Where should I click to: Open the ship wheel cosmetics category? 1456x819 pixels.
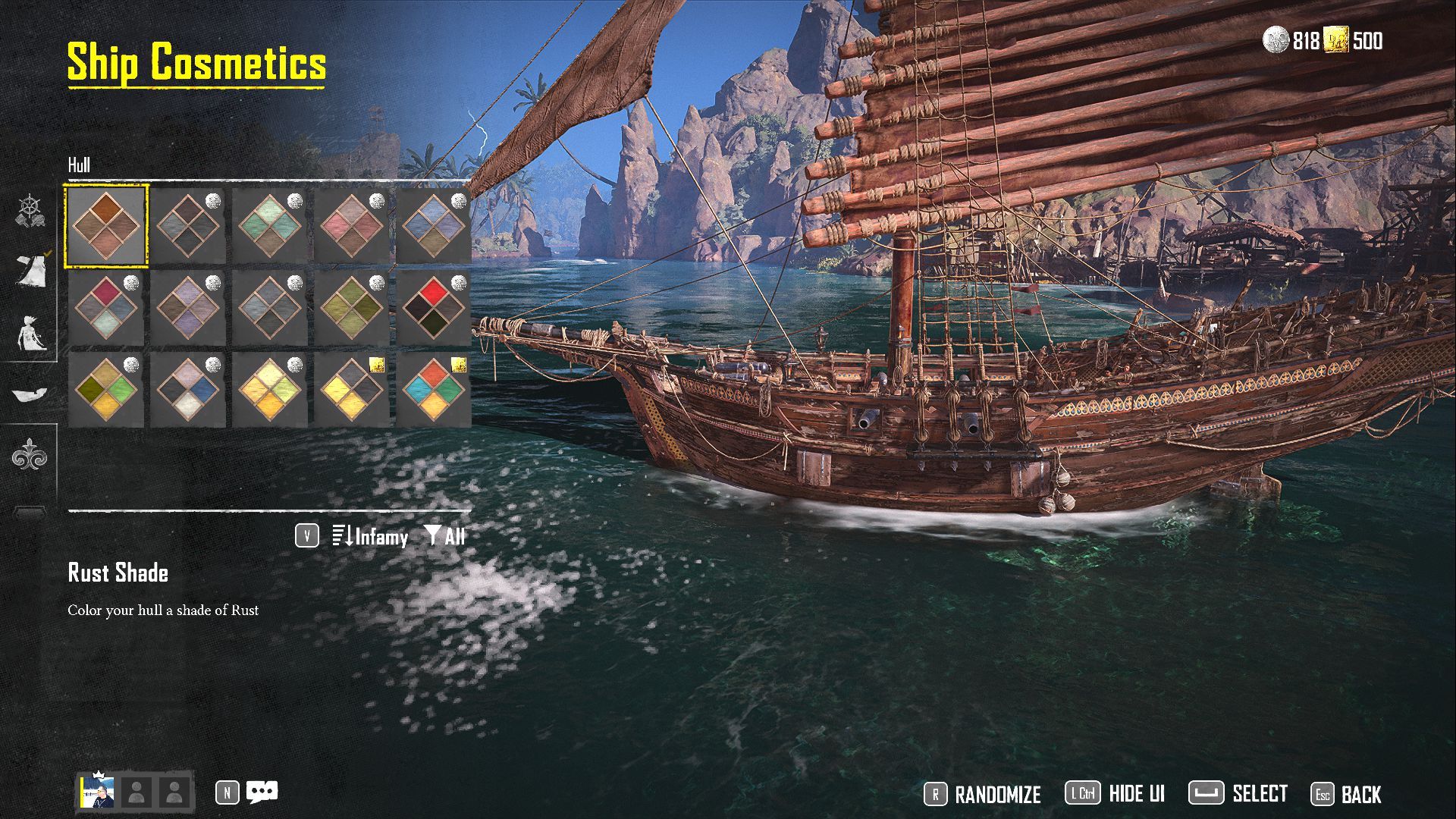point(30,211)
